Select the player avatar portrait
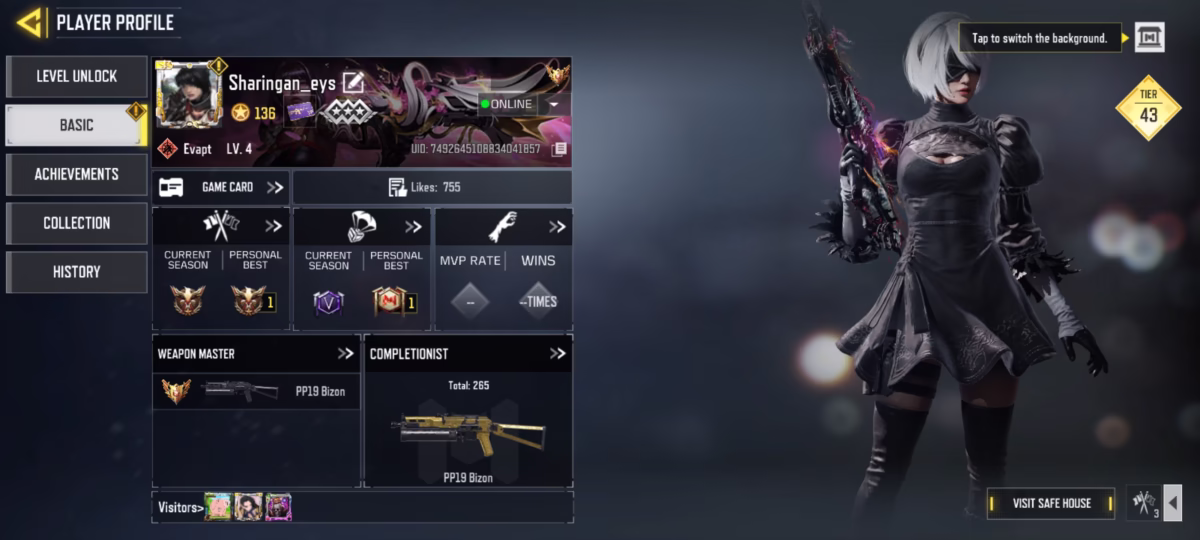 coord(189,96)
